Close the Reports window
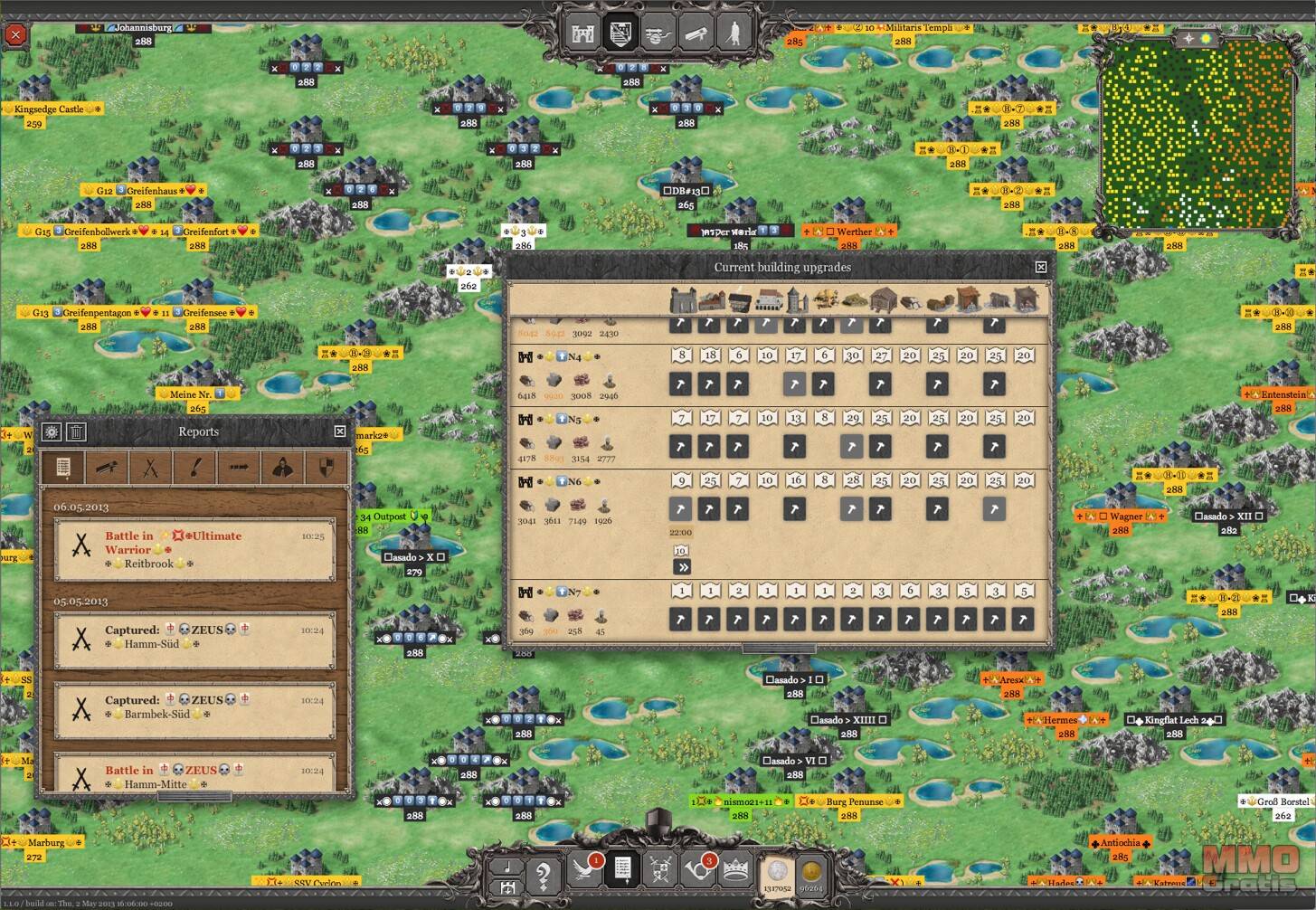This screenshot has width=1316, height=910. [340, 431]
